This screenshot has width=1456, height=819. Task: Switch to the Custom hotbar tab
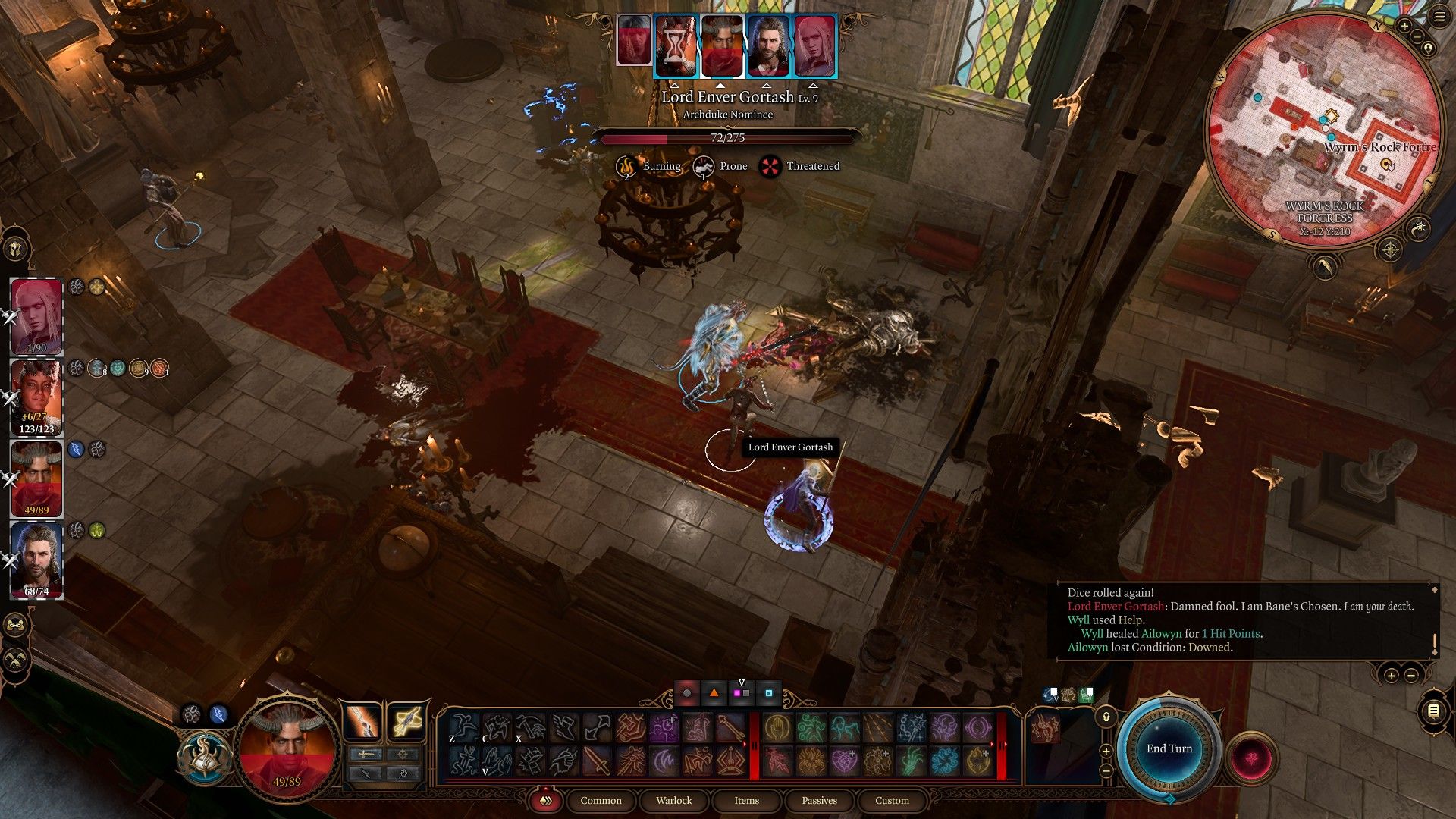click(x=892, y=800)
